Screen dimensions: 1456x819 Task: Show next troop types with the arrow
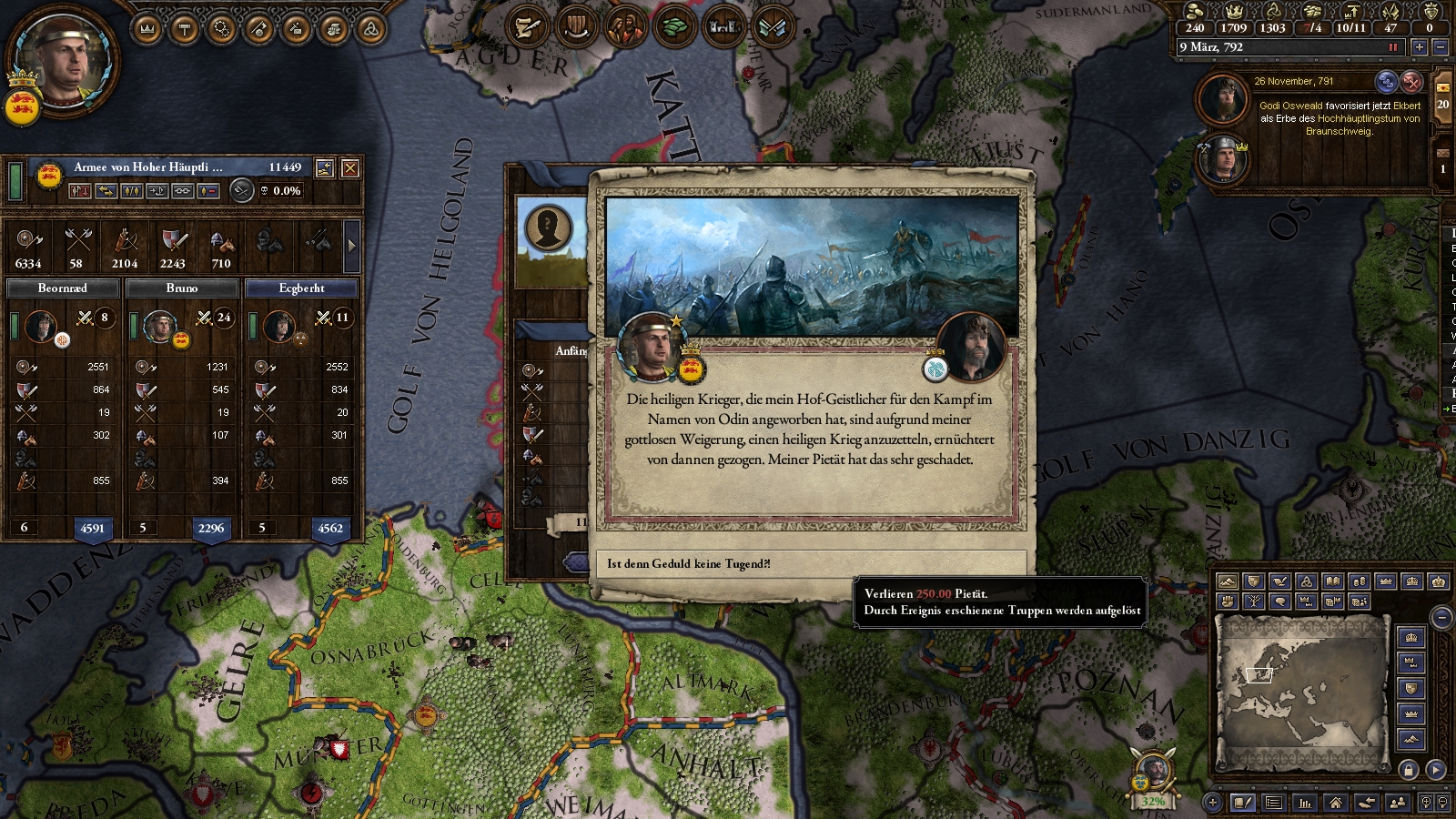click(x=352, y=245)
